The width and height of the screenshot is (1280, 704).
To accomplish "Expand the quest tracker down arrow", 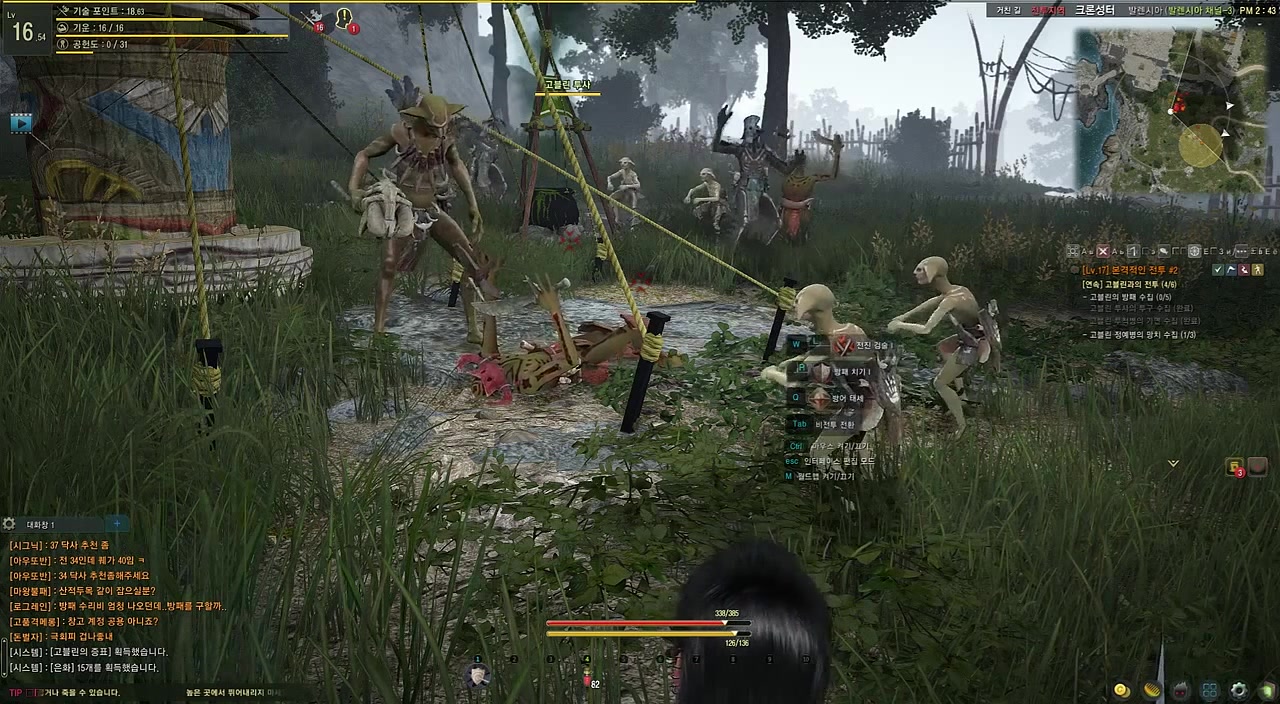I will [x=1173, y=464].
